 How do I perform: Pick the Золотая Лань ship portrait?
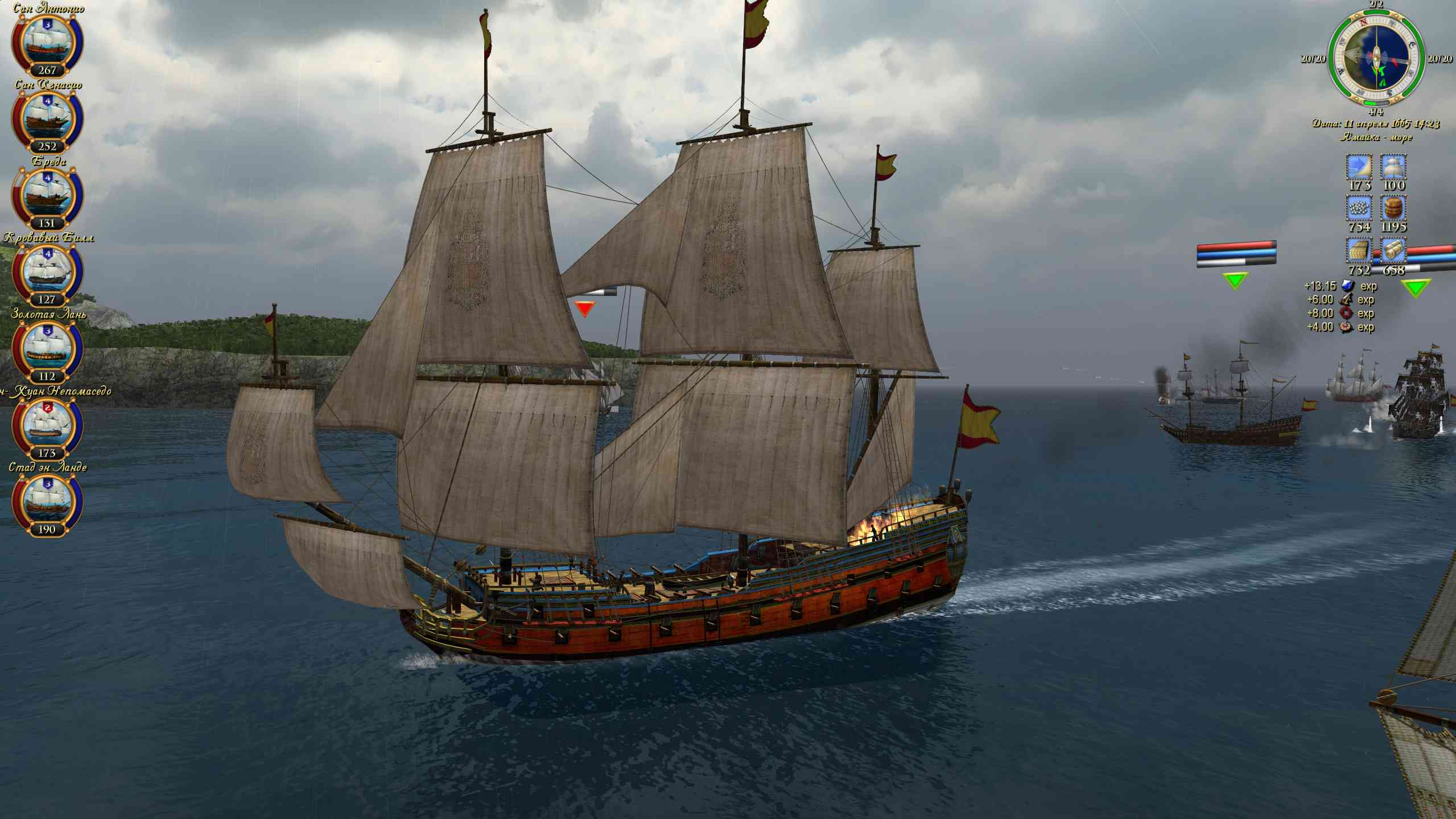[x=47, y=349]
